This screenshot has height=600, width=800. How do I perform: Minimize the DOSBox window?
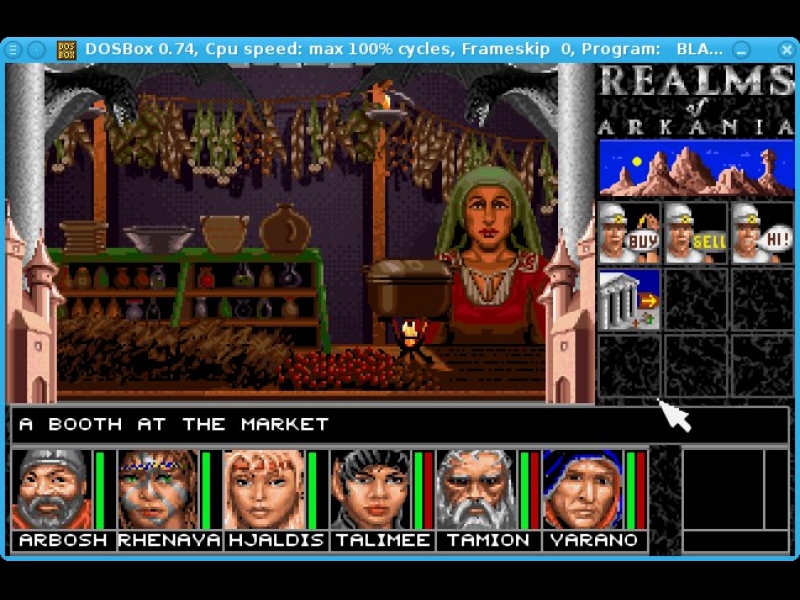pyautogui.click(x=741, y=49)
